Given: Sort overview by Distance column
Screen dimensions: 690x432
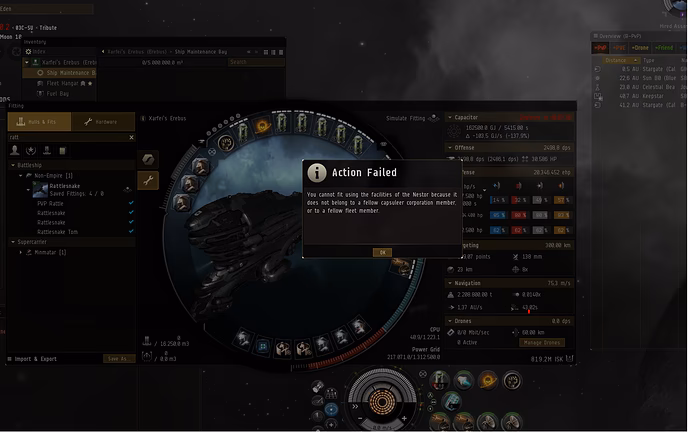Looking at the screenshot, I should pyautogui.click(x=616, y=59).
